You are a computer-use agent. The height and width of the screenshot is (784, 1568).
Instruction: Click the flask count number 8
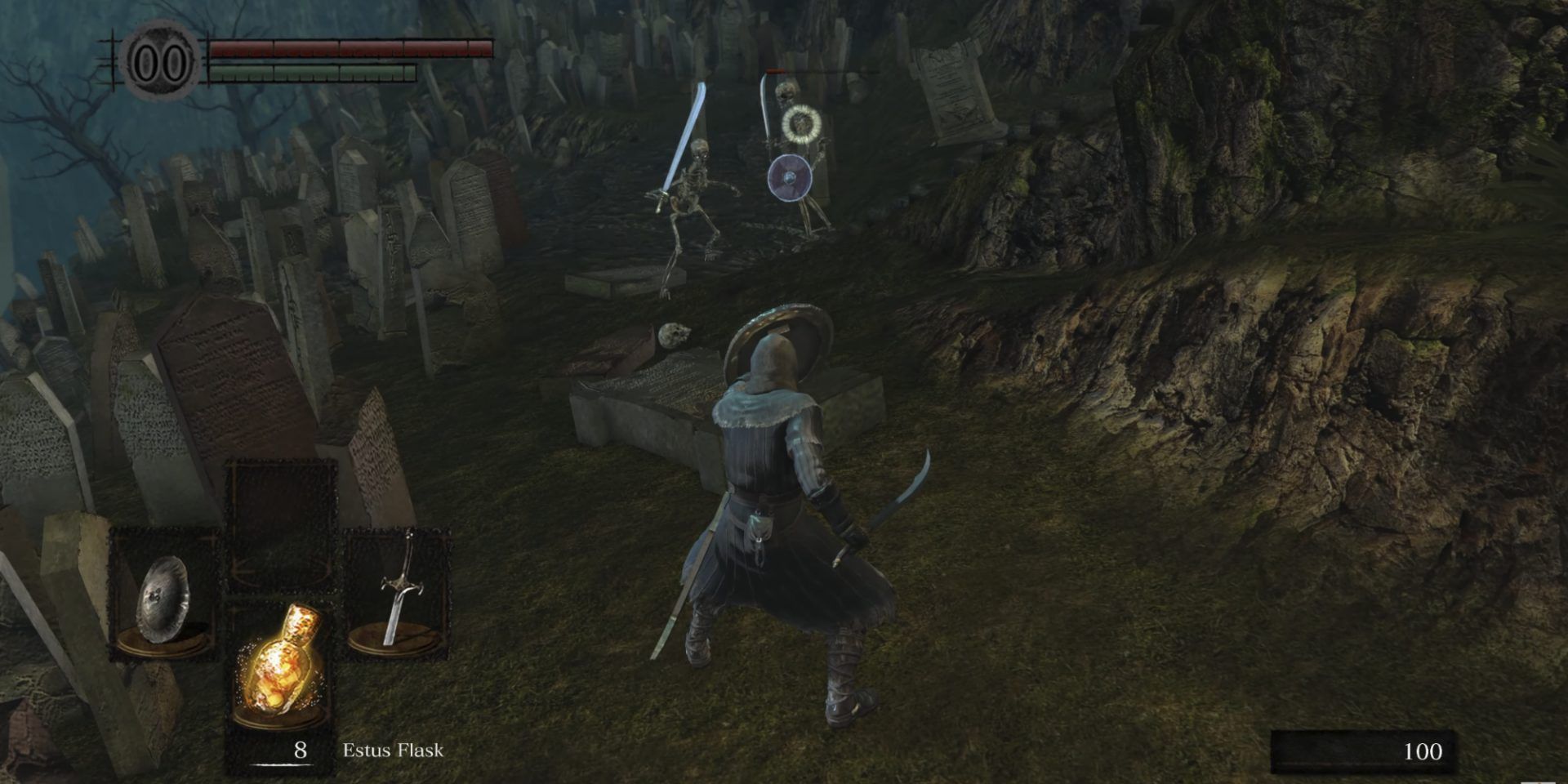(x=299, y=748)
